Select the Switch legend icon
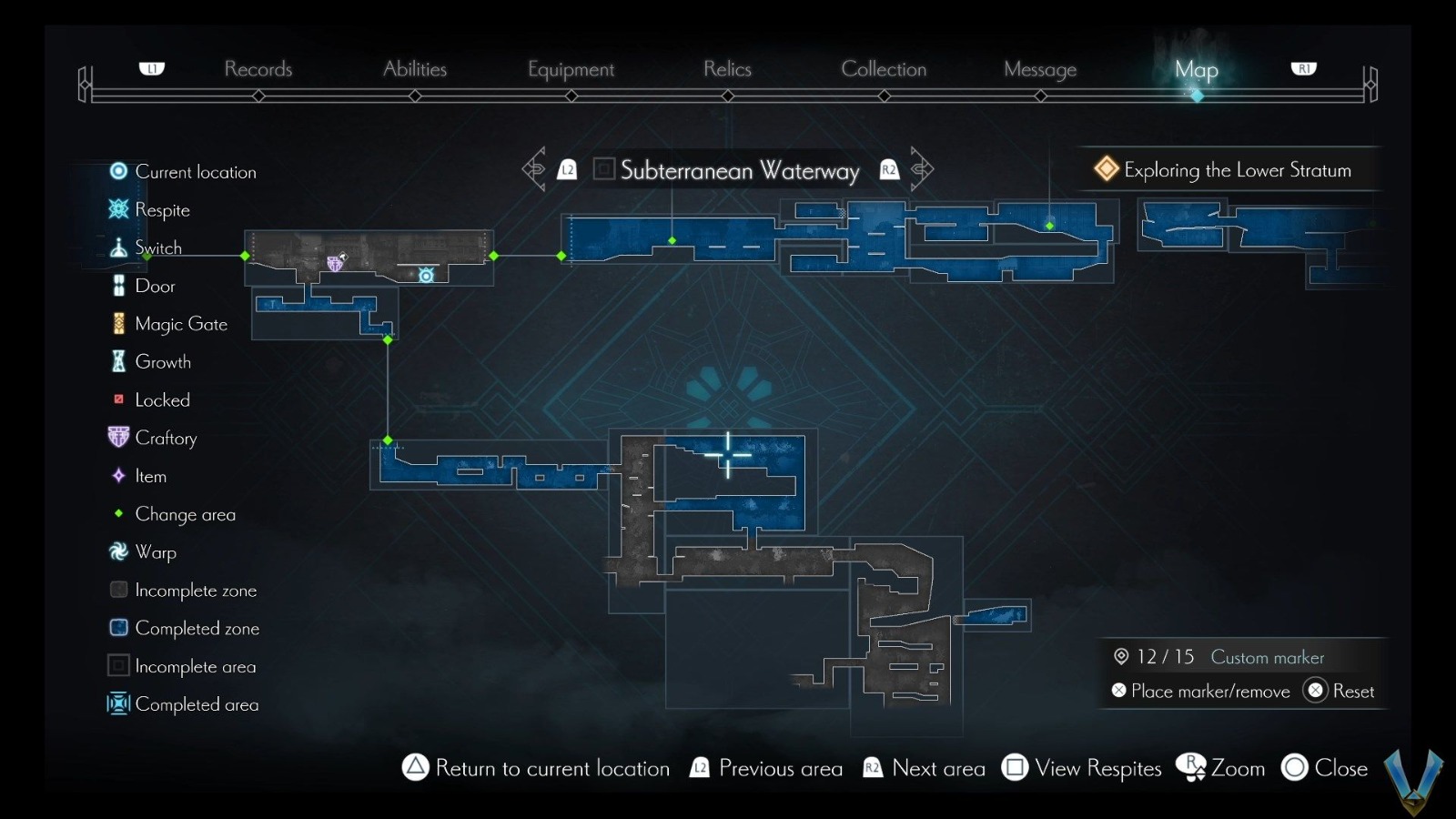Image resolution: width=1456 pixels, height=819 pixels. [x=118, y=247]
